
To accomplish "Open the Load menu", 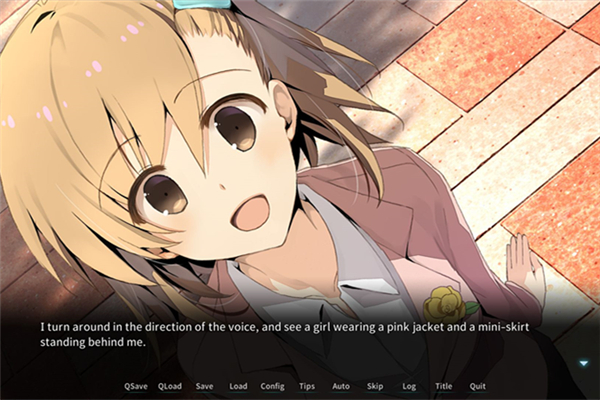I will (238, 386).
